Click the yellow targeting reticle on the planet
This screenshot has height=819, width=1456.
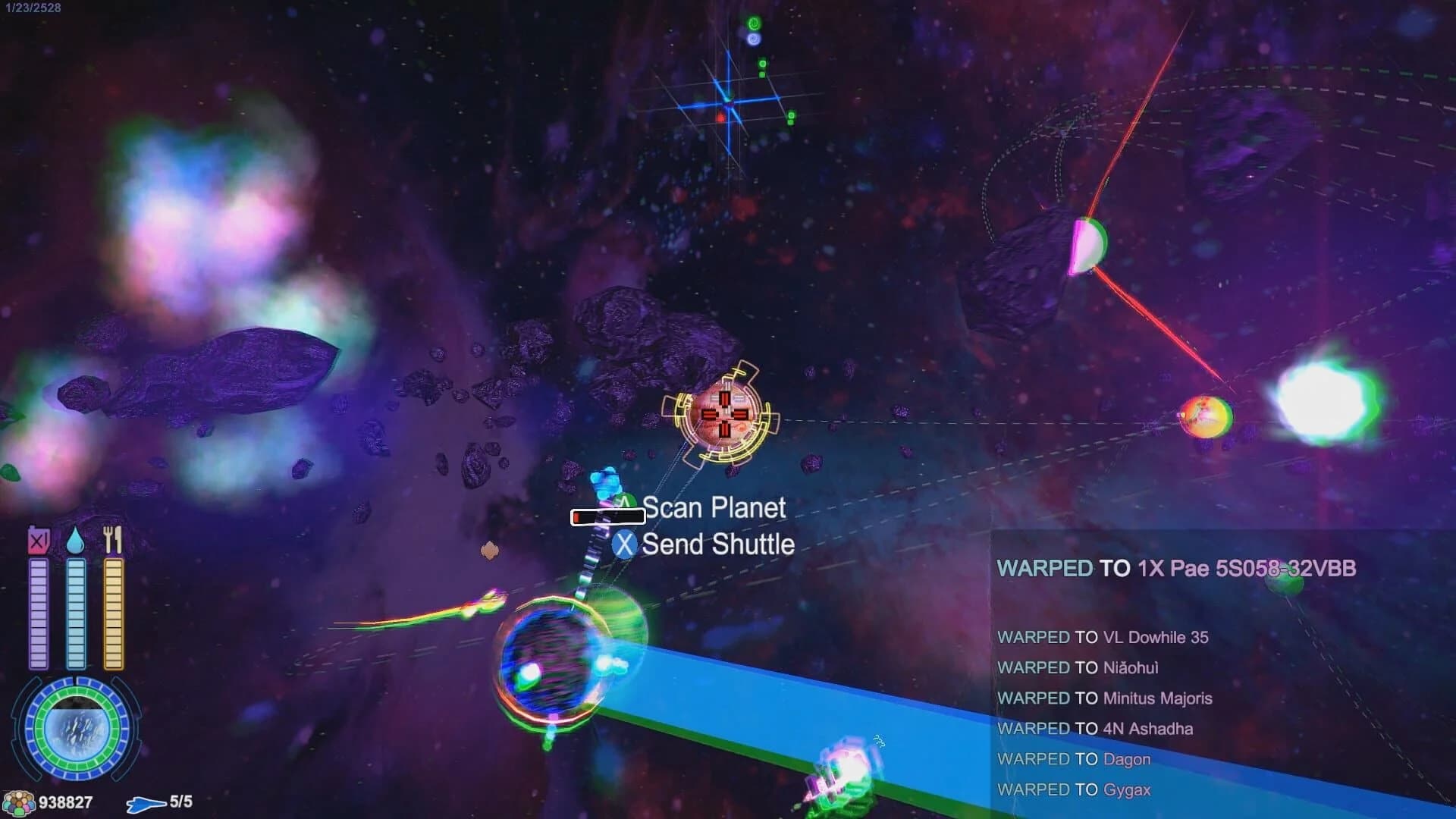[x=726, y=416]
